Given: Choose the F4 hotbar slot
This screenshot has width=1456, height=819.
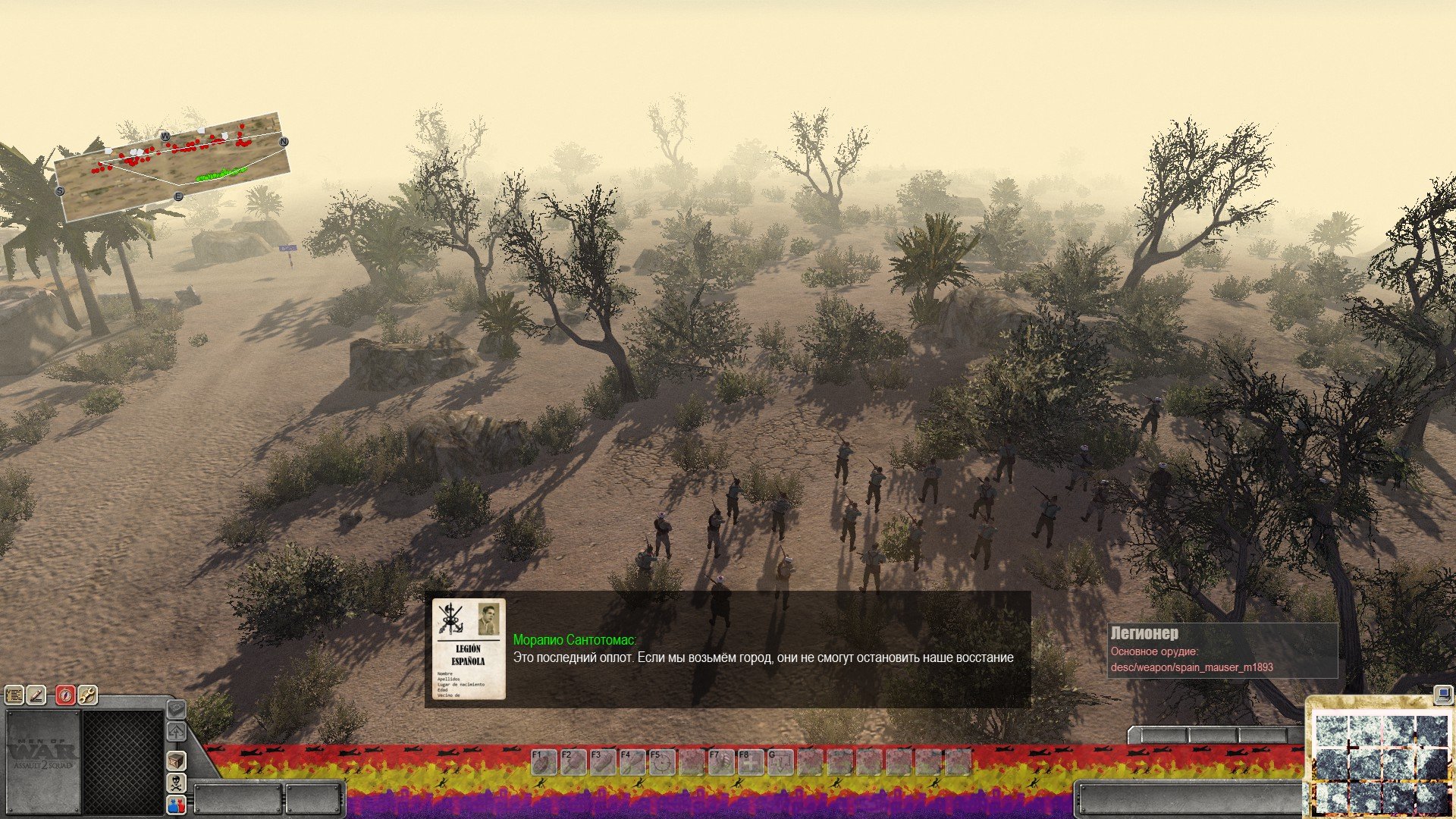Looking at the screenshot, I should tap(632, 762).
